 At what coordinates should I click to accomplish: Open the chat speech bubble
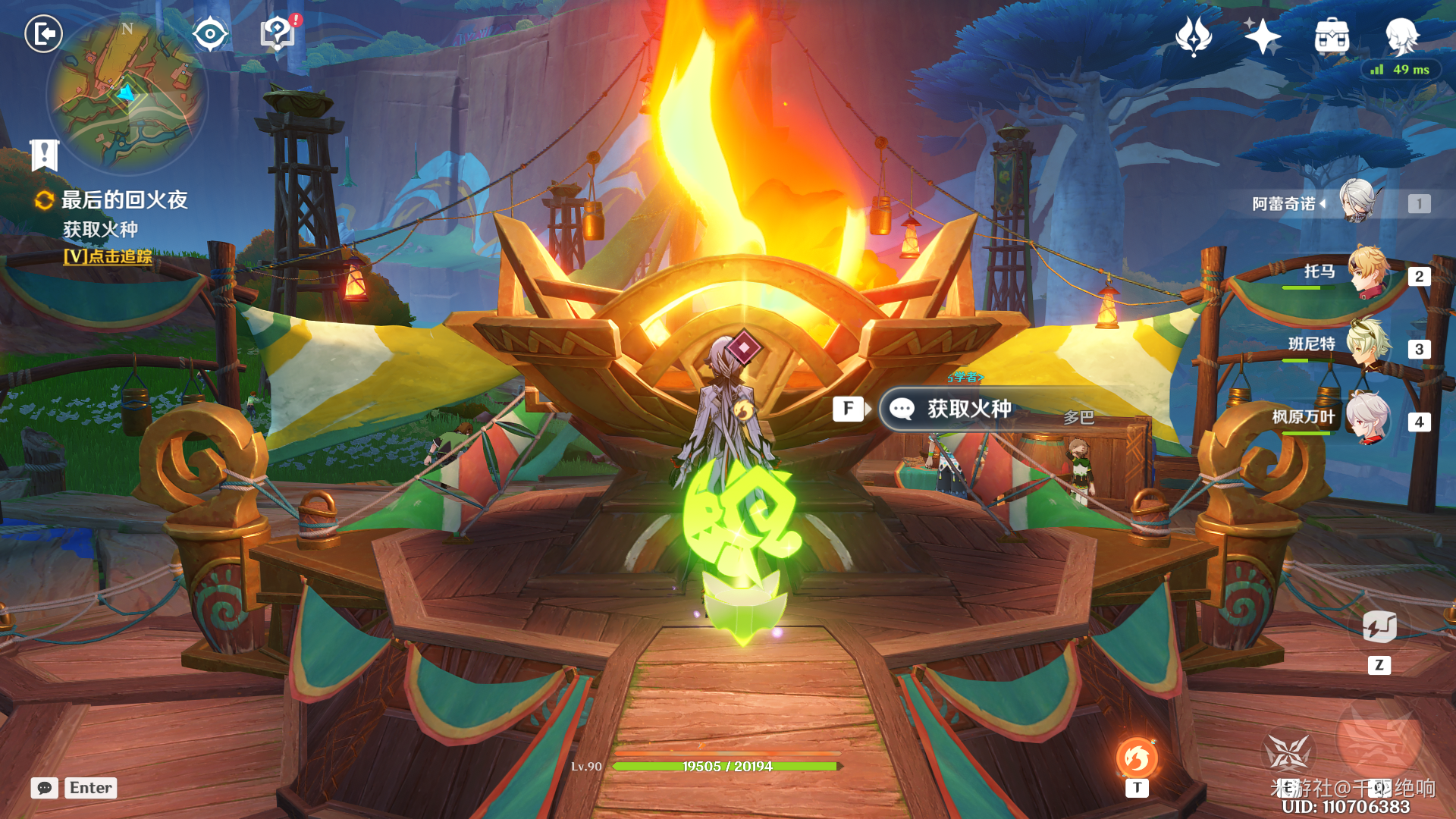pos(45,788)
